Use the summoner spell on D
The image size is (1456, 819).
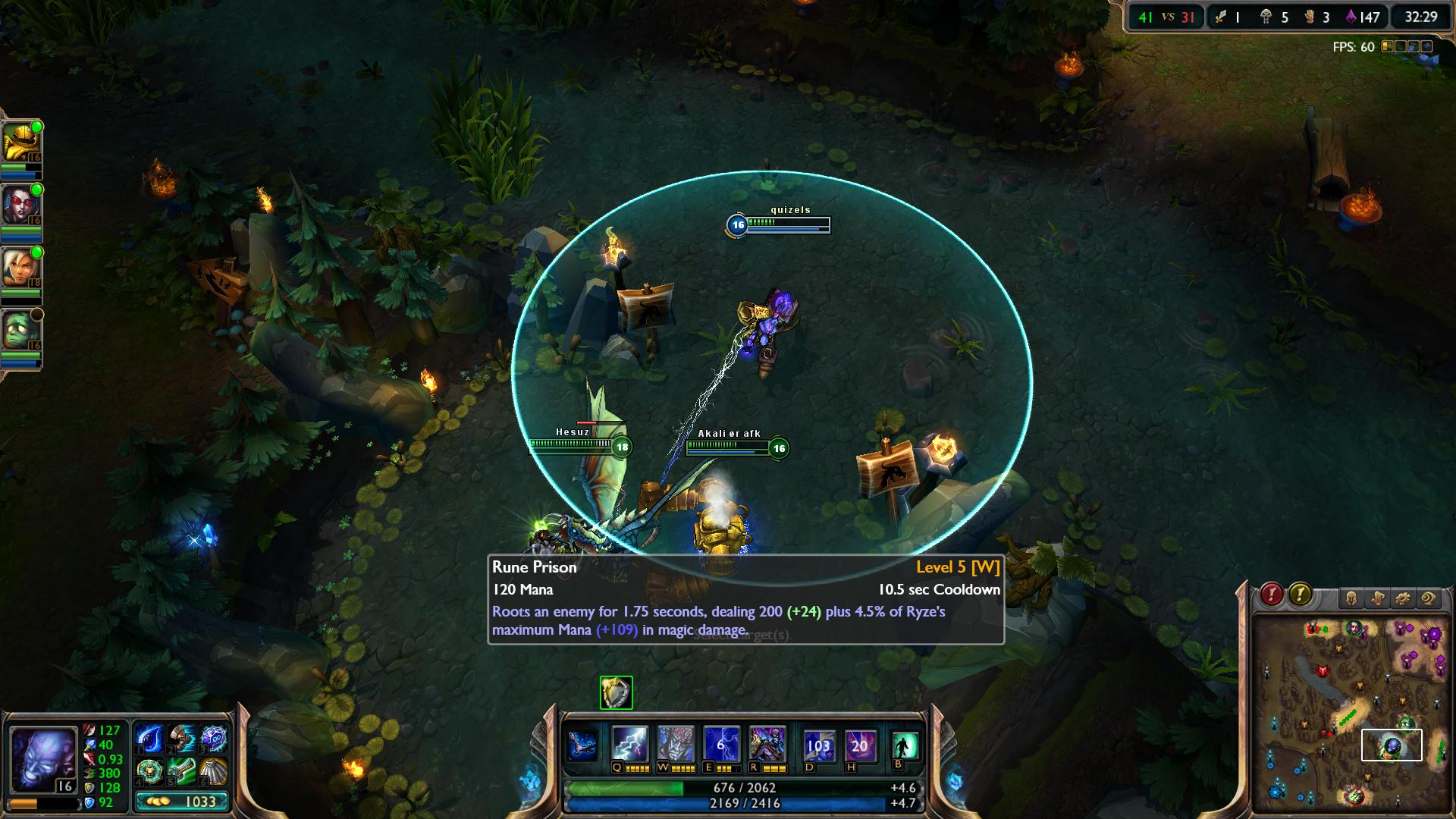(818, 745)
